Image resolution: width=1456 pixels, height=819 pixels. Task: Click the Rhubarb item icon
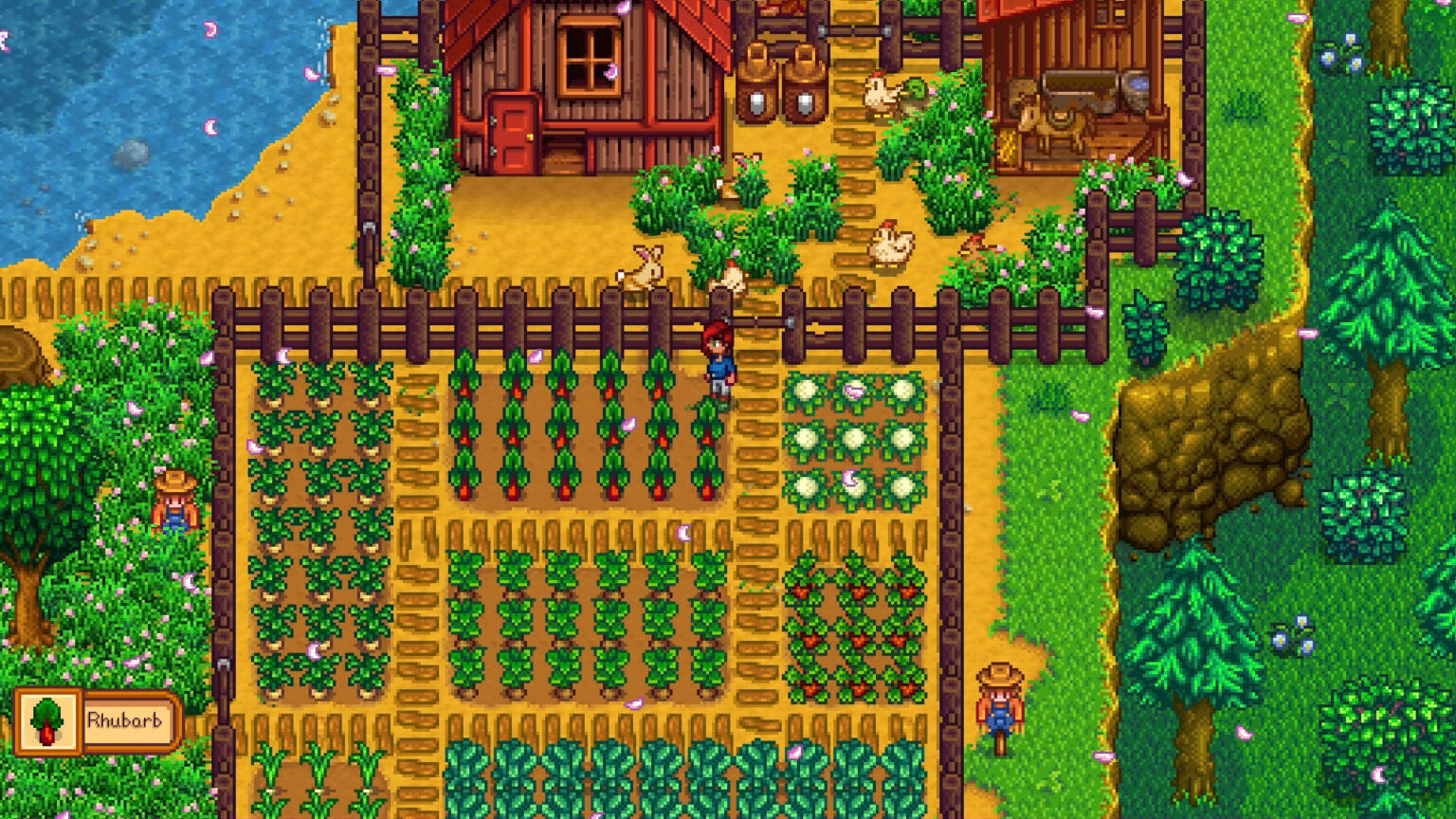[49, 723]
